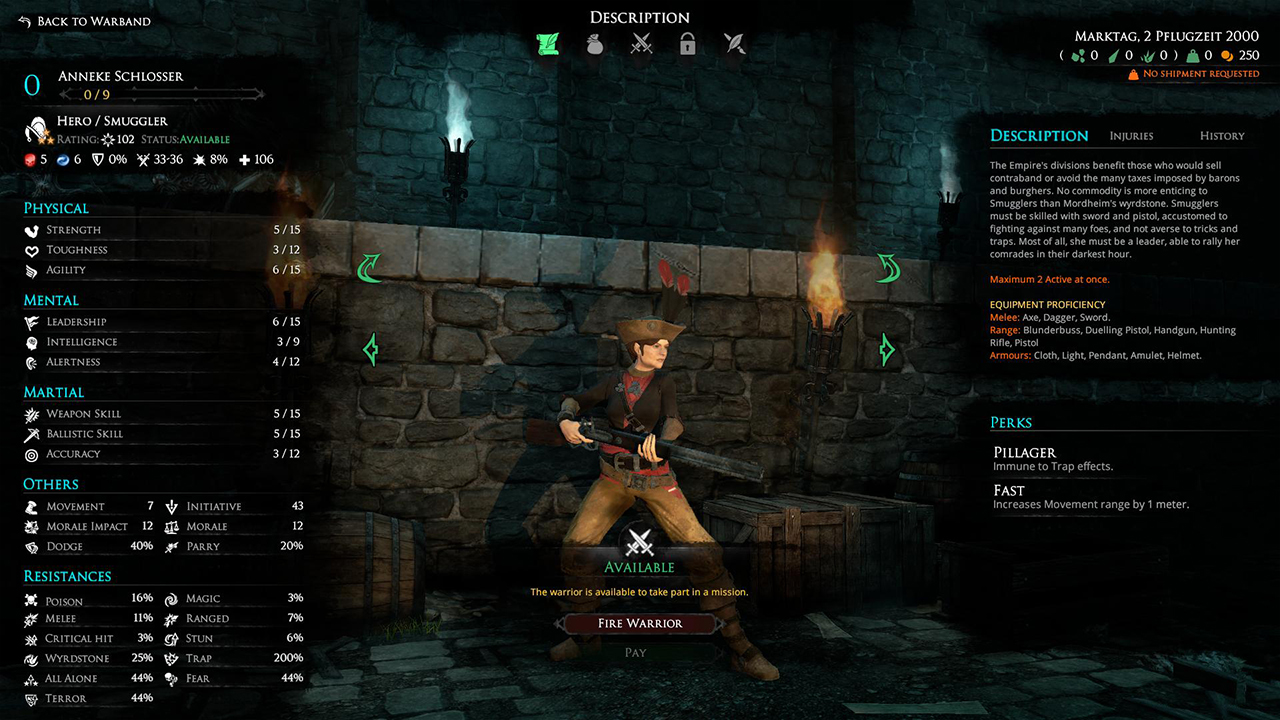
Task: Rotate character with right curved arrow
Action: (887, 267)
